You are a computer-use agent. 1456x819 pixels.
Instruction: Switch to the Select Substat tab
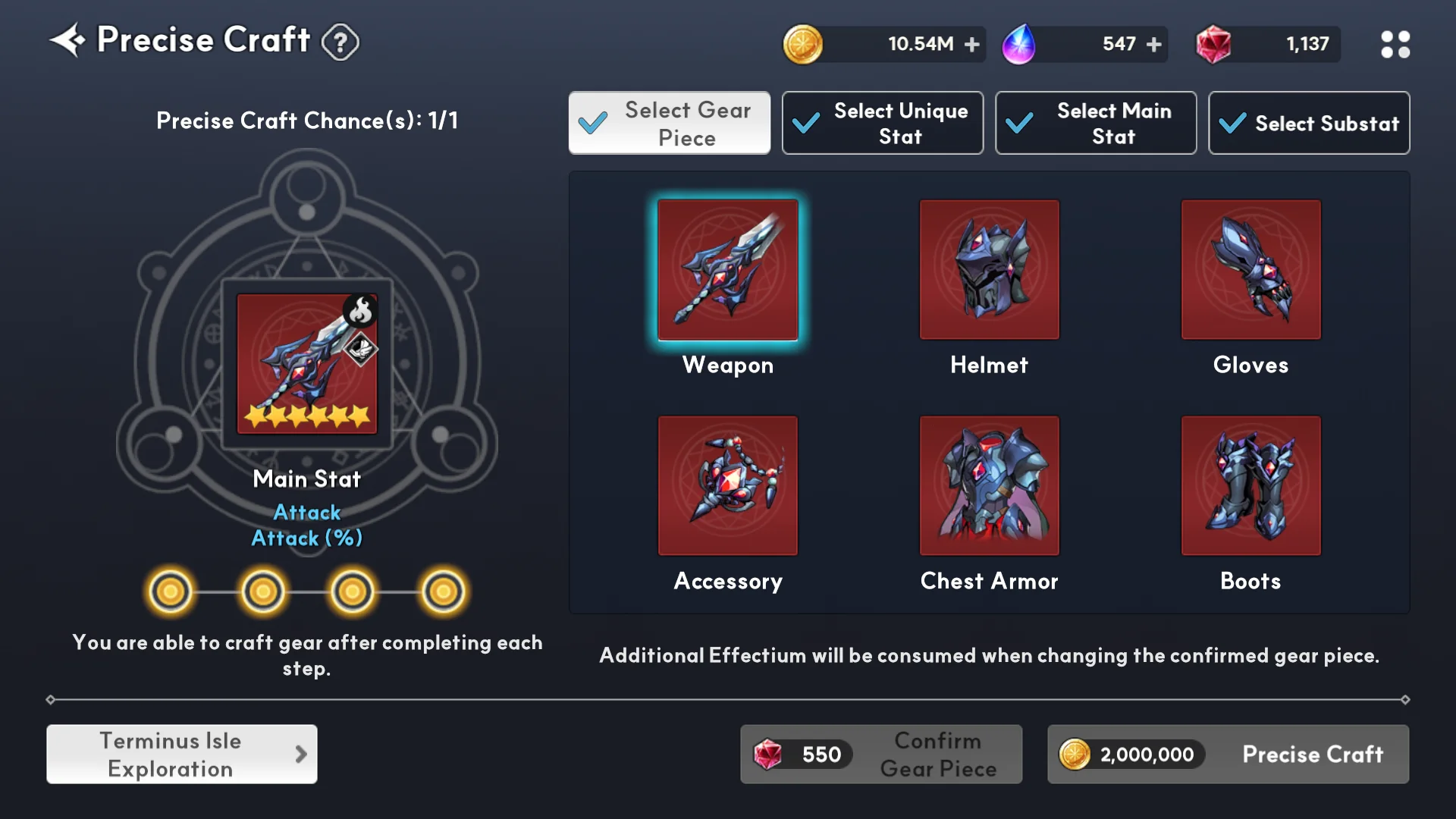pyautogui.click(x=1309, y=124)
